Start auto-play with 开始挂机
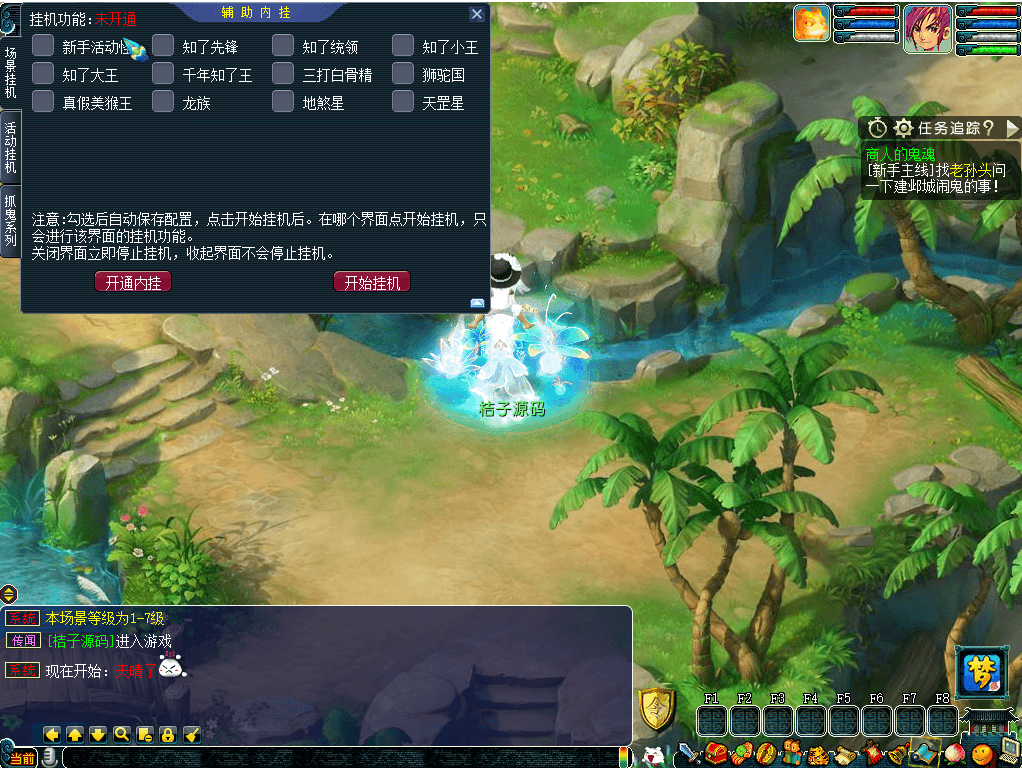Image resolution: width=1022 pixels, height=768 pixels. coord(372,283)
